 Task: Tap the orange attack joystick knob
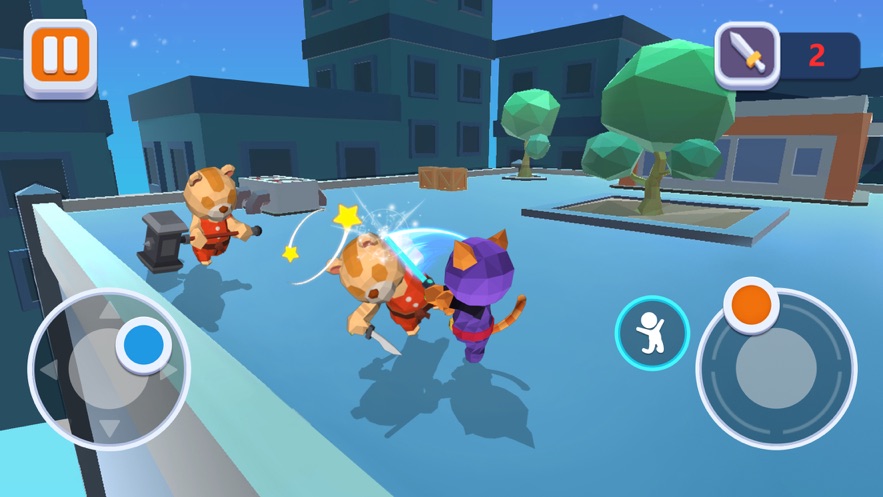tap(751, 303)
